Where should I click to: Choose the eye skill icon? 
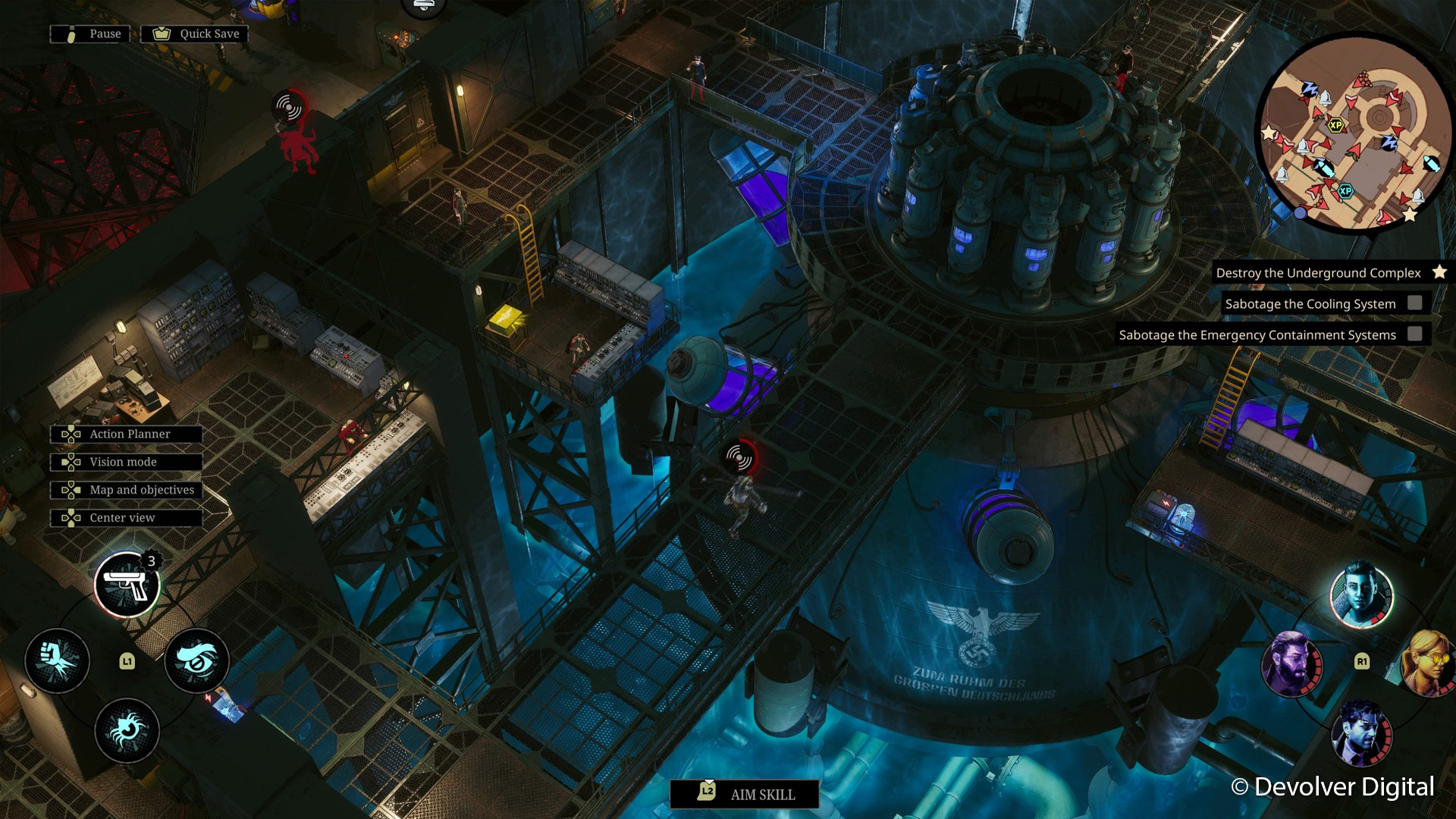pos(197,661)
